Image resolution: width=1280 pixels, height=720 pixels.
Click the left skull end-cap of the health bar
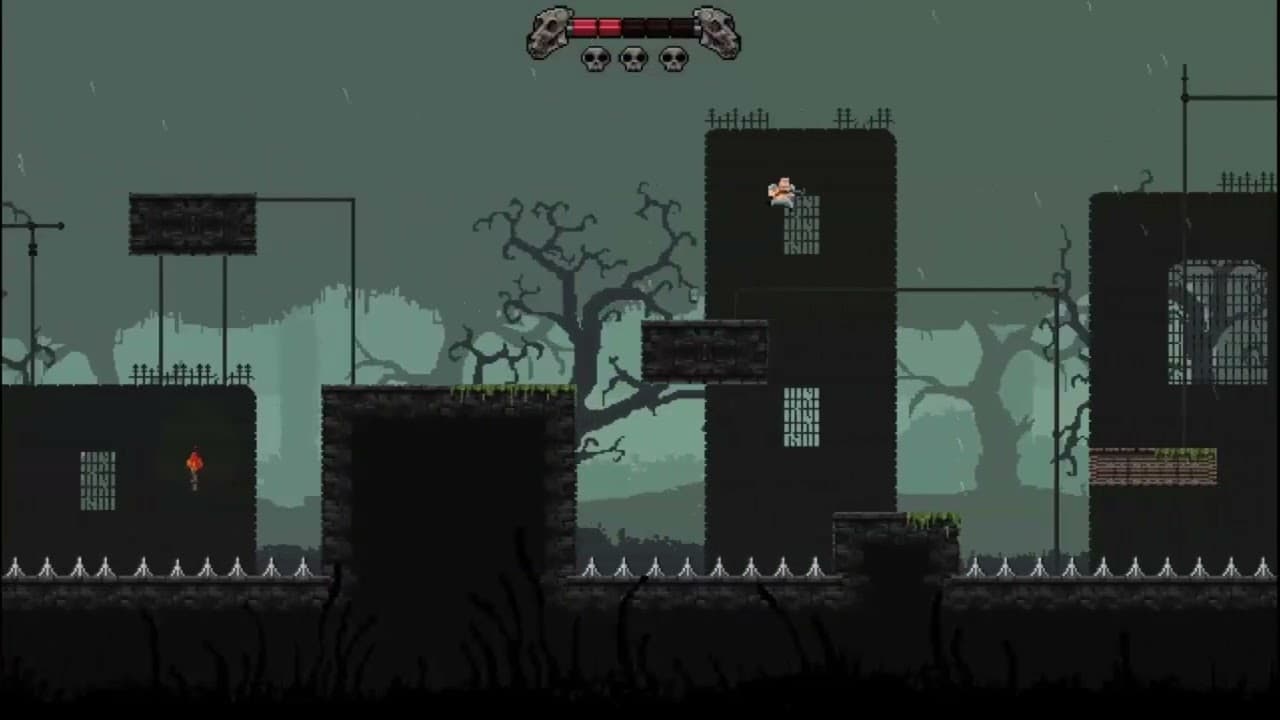click(x=549, y=28)
